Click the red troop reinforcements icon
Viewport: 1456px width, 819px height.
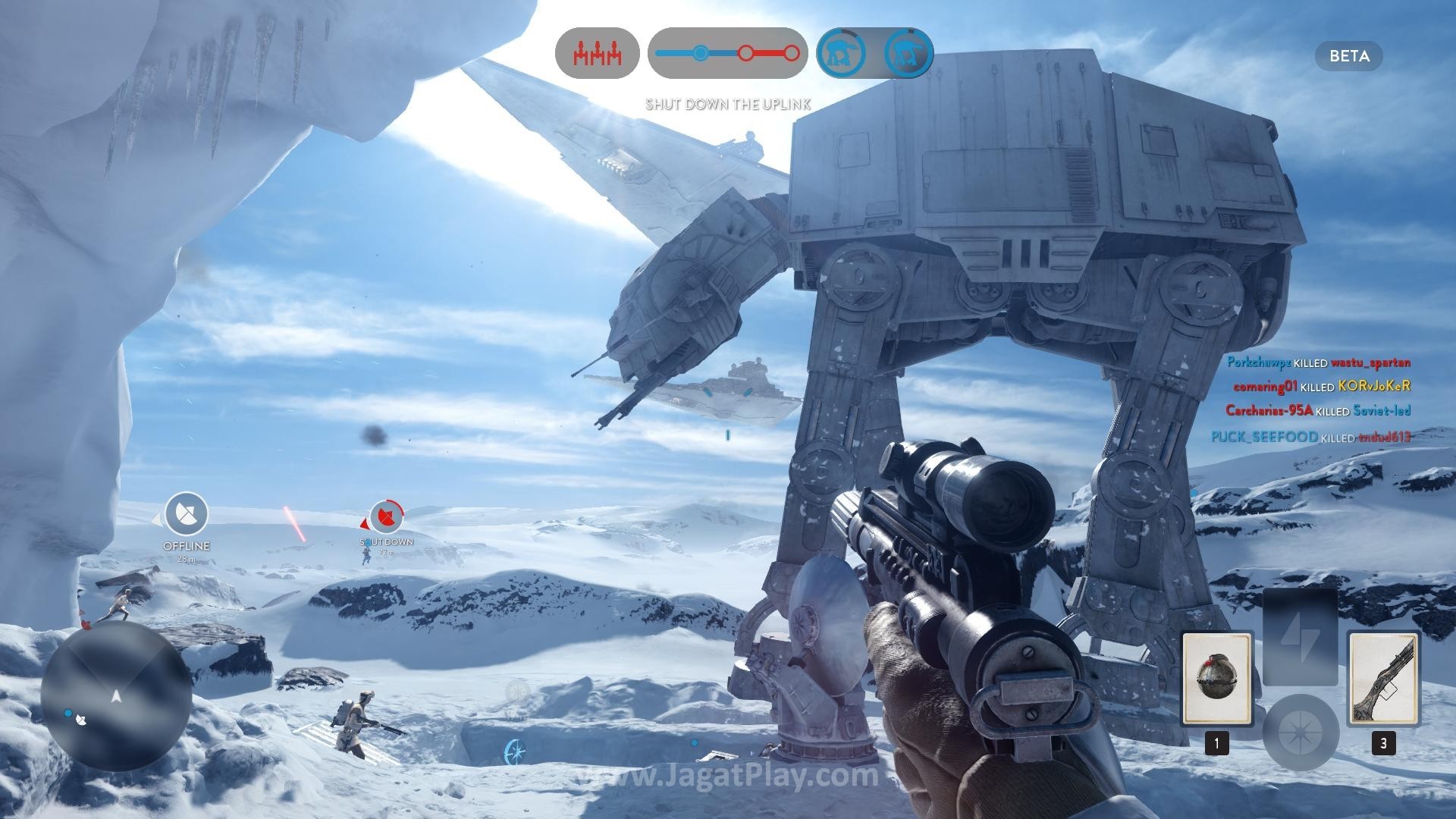click(597, 54)
